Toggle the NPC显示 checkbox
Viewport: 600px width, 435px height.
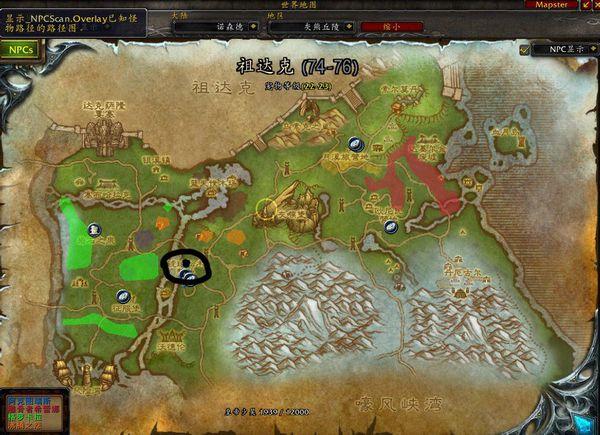pos(525,48)
